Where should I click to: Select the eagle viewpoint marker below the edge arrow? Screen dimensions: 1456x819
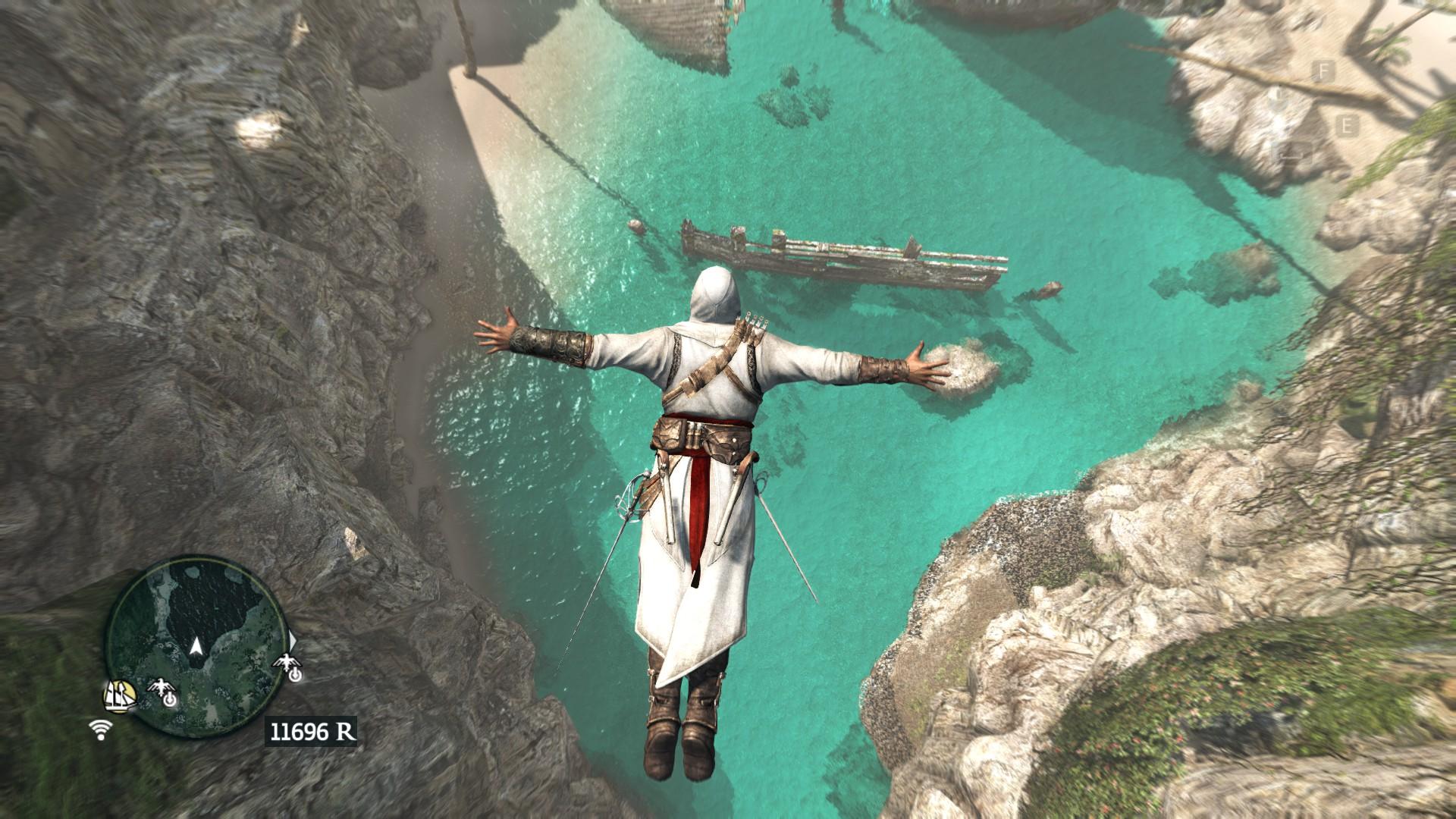290,667
